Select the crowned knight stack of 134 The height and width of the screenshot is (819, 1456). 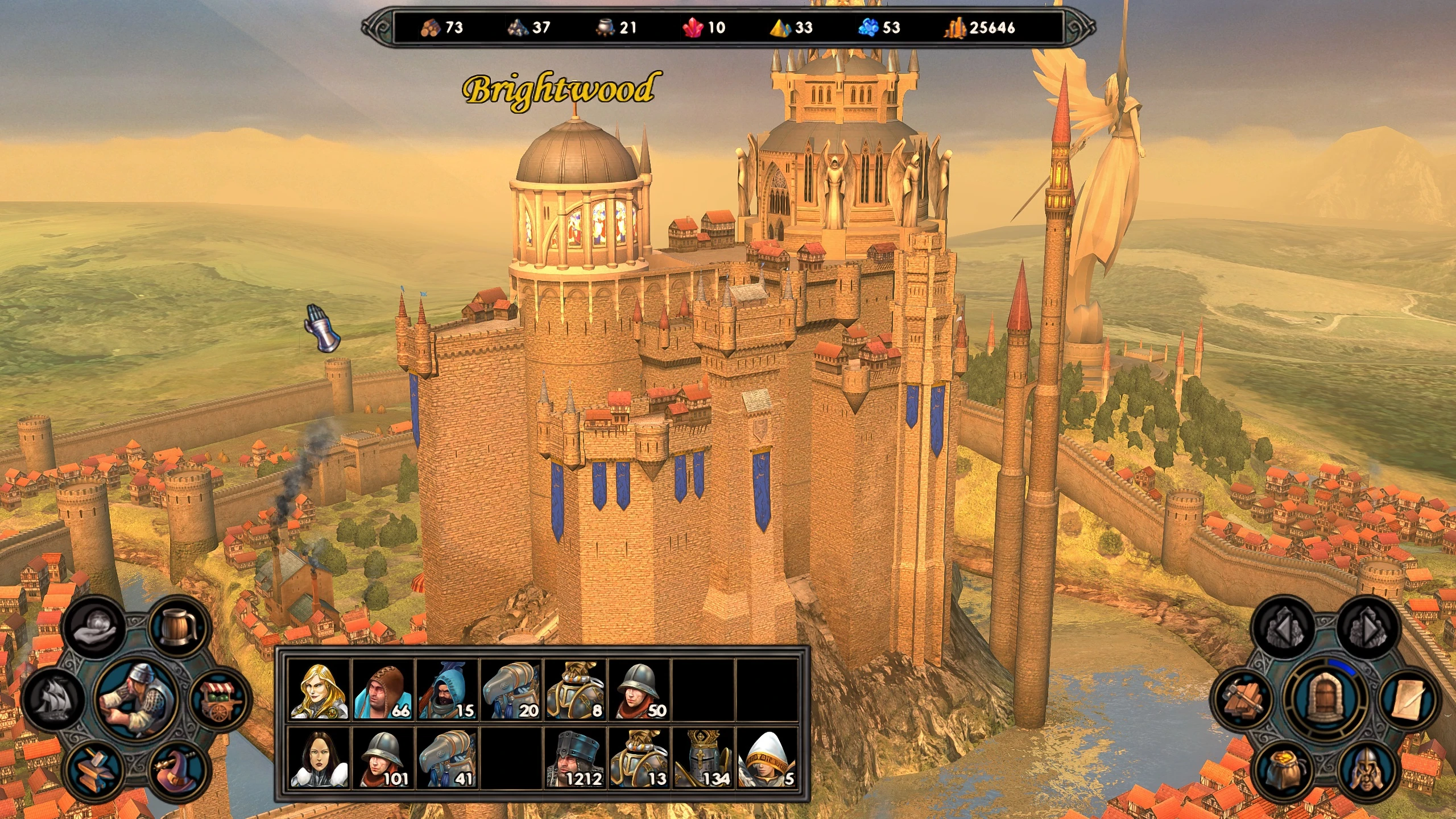point(703,758)
